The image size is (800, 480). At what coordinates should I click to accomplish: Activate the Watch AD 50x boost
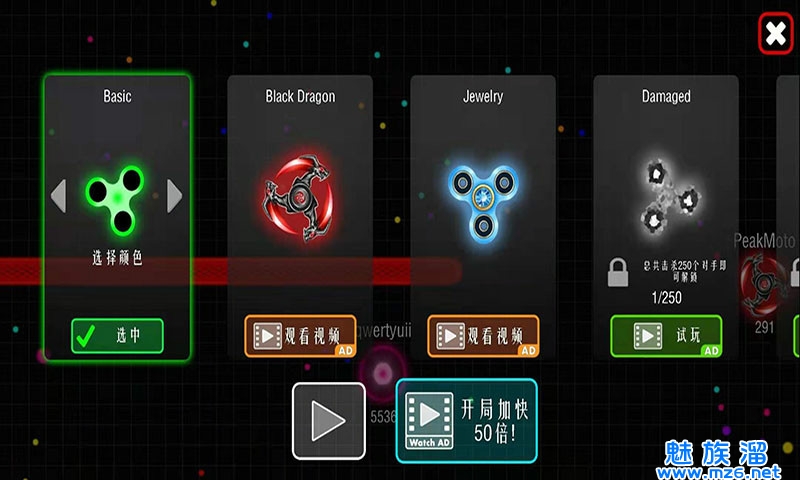pos(466,421)
